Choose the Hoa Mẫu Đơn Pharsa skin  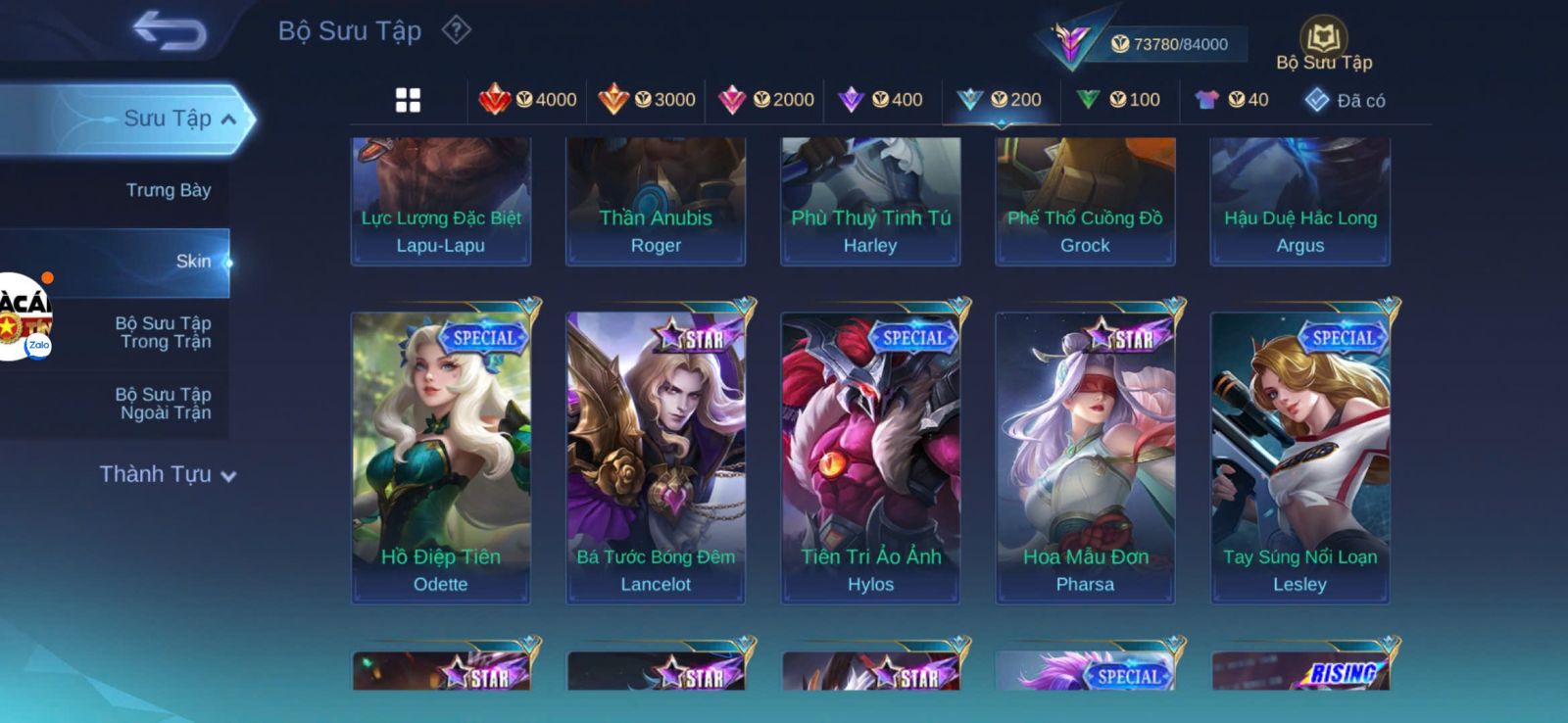click(1085, 457)
